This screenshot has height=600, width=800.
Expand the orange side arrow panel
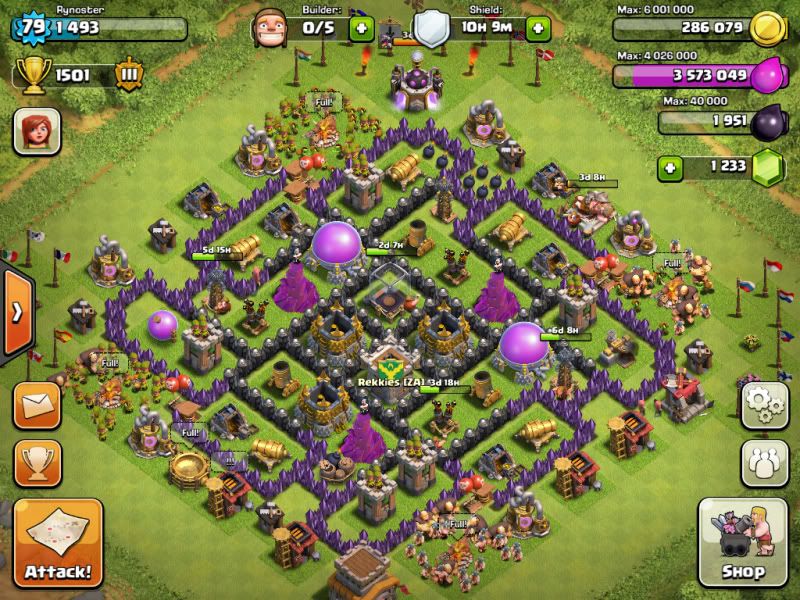(x=16, y=312)
